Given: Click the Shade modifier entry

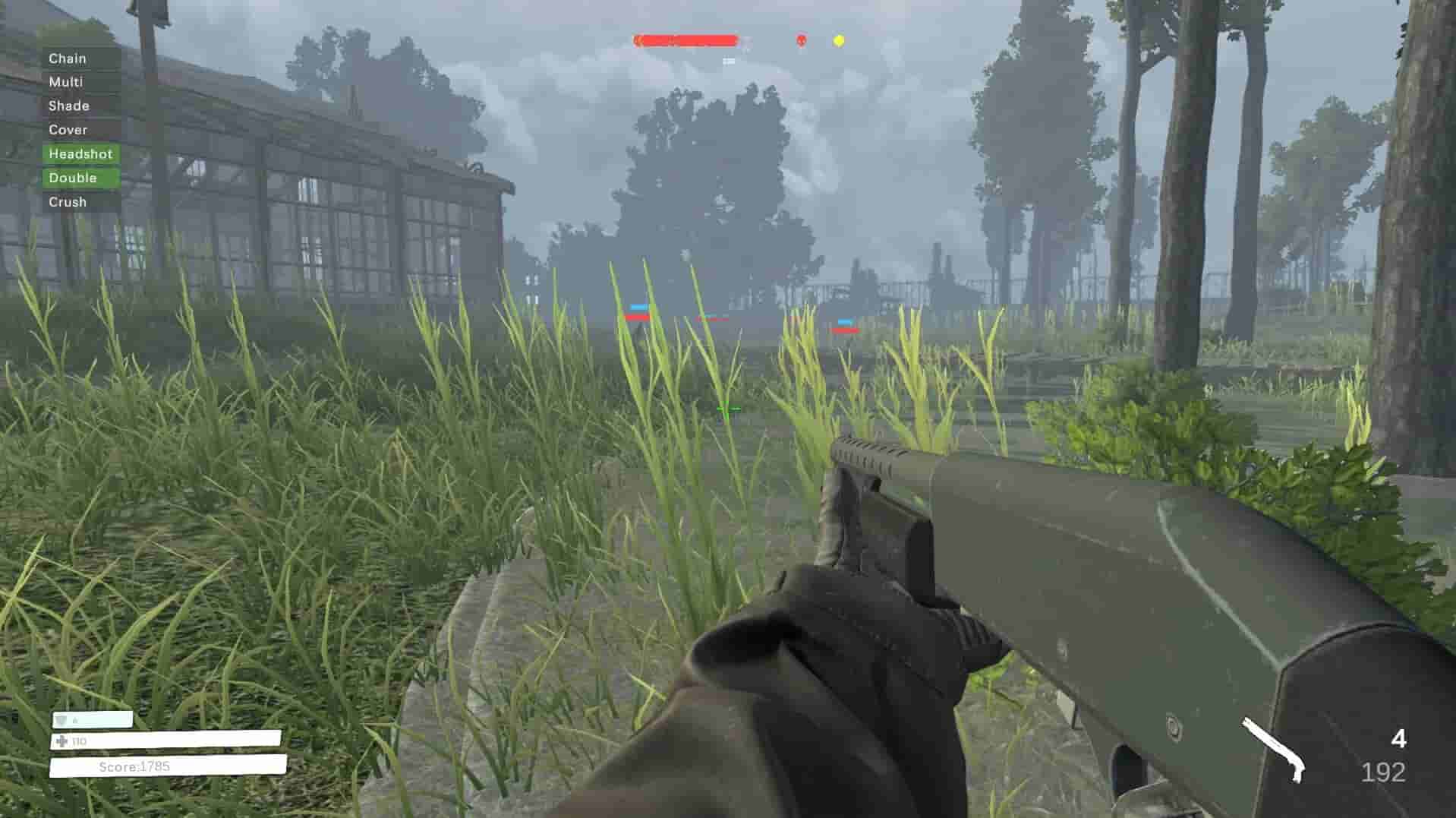Looking at the screenshot, I should point(68,106).
